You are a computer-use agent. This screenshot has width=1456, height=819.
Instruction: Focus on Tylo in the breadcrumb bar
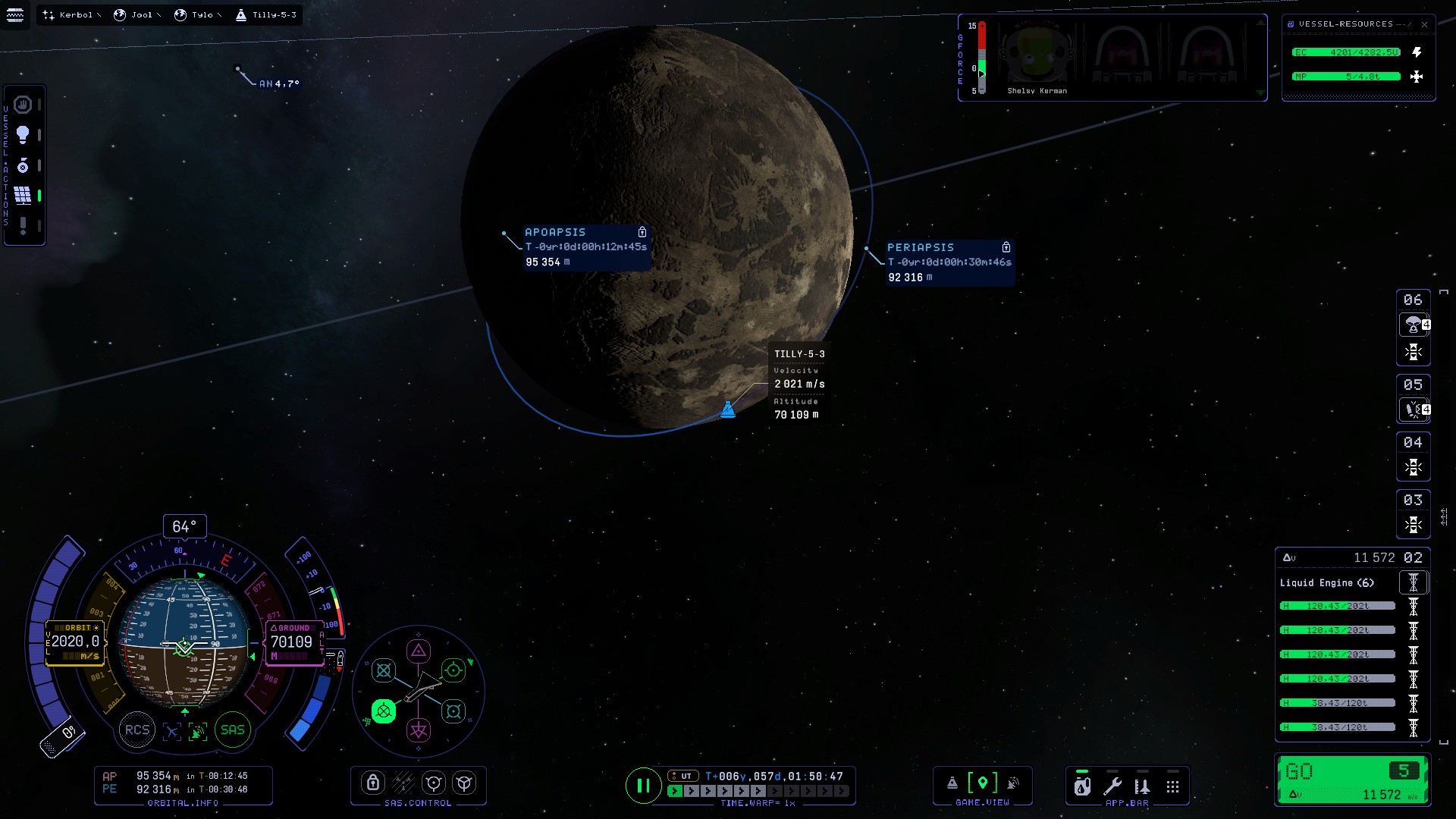pyautogui.click(x=199, y=14)
